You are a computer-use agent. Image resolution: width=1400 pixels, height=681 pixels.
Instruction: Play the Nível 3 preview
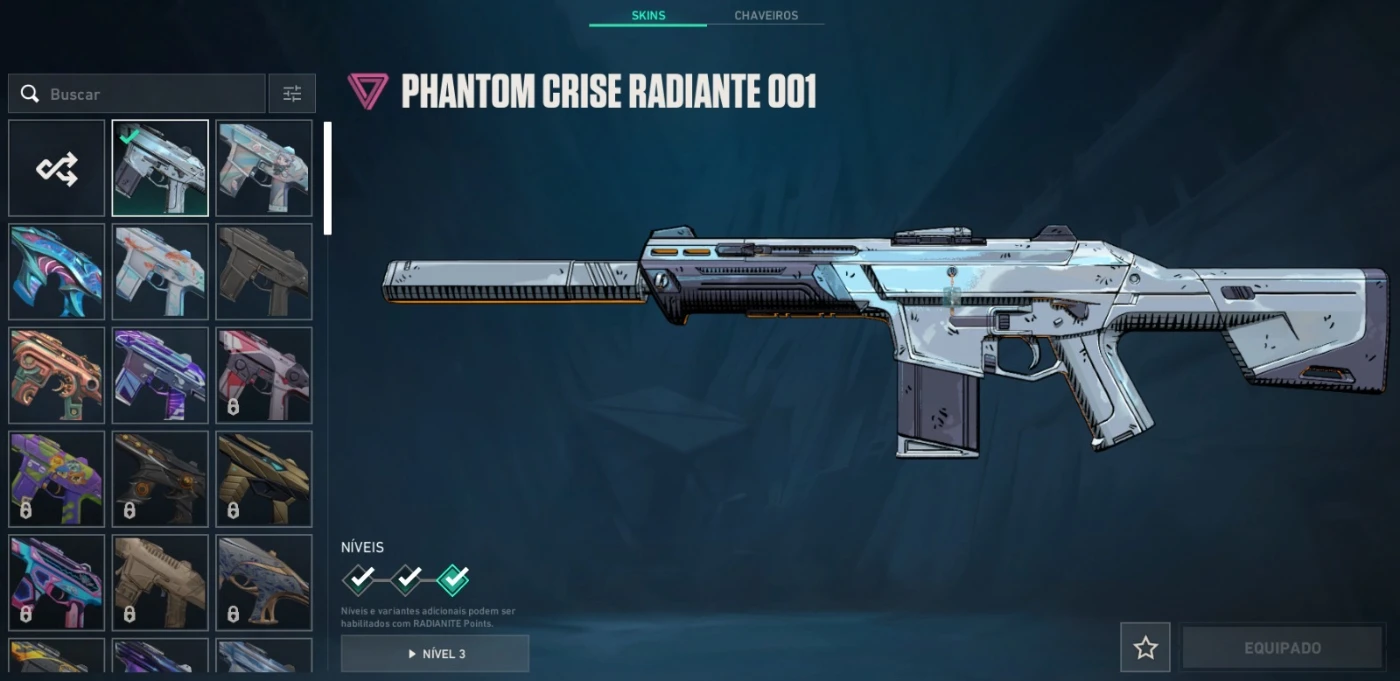tap(435, 654)
